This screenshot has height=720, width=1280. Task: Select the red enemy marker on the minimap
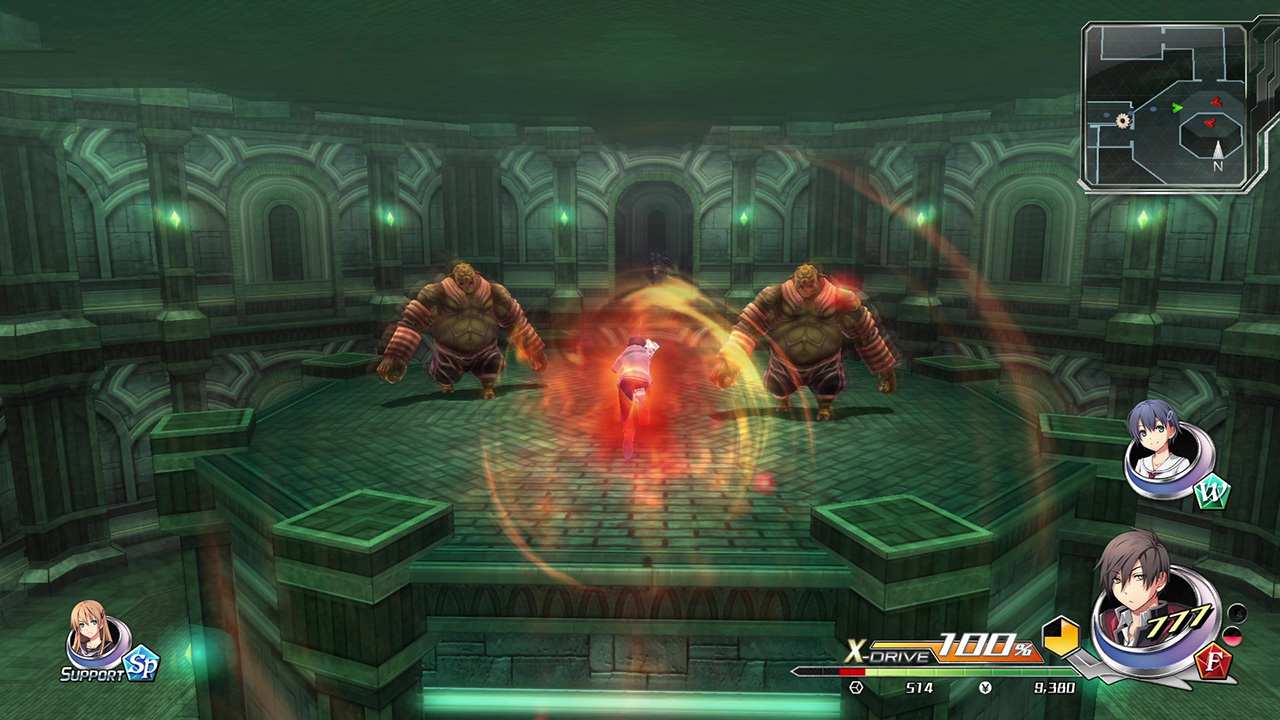pyautogui.click(x=1216, y=101)
